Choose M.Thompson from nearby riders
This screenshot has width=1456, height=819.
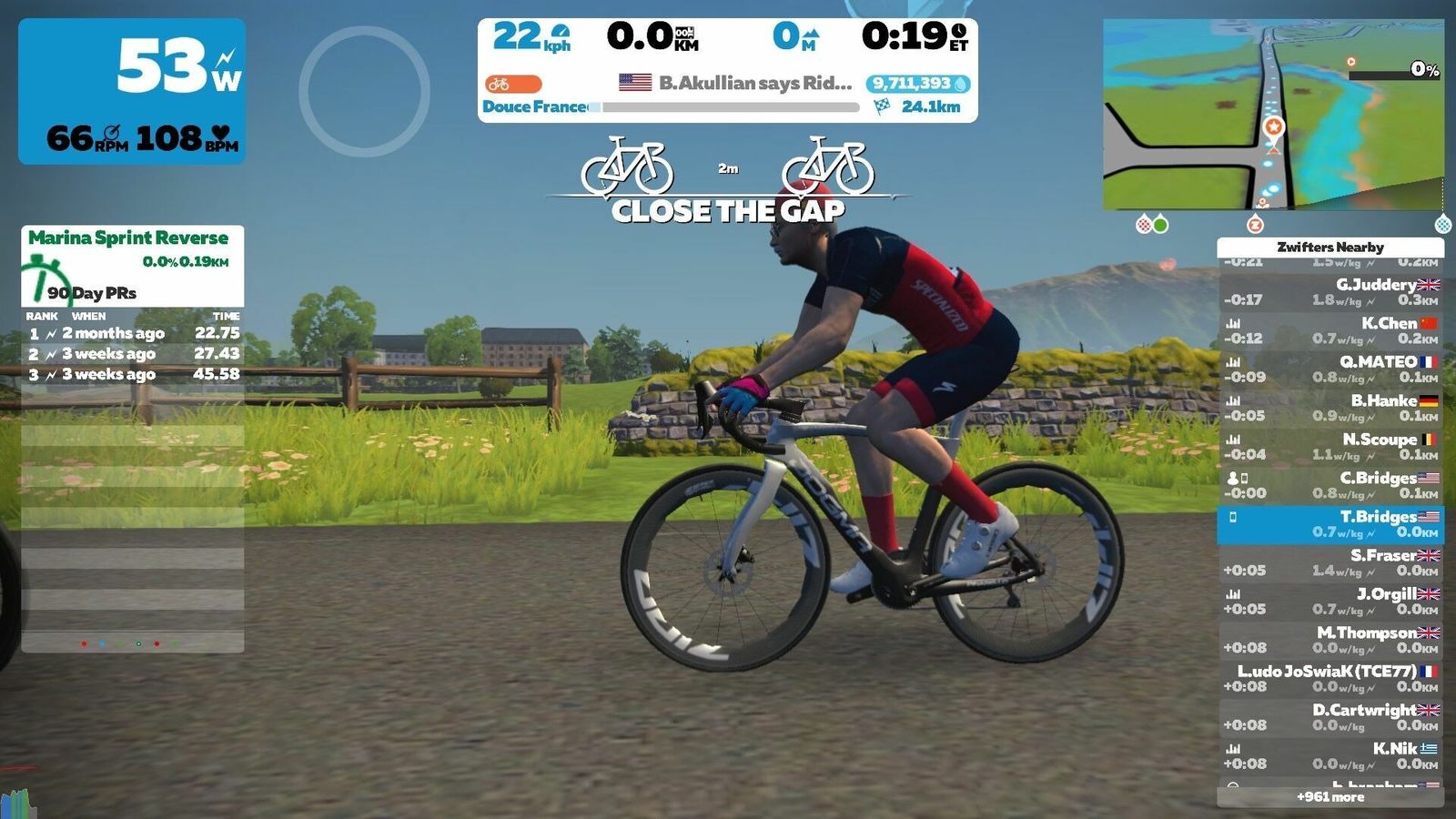(x=1330, y=641)
